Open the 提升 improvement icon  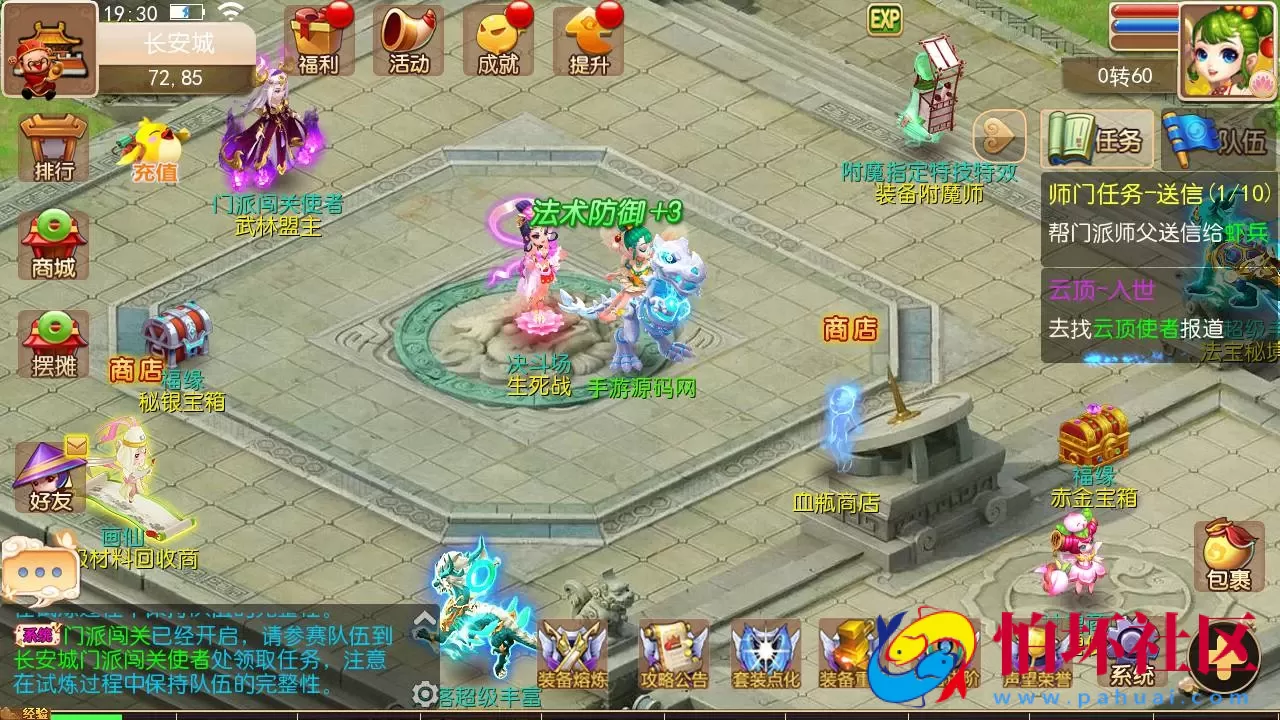[588, 40]
